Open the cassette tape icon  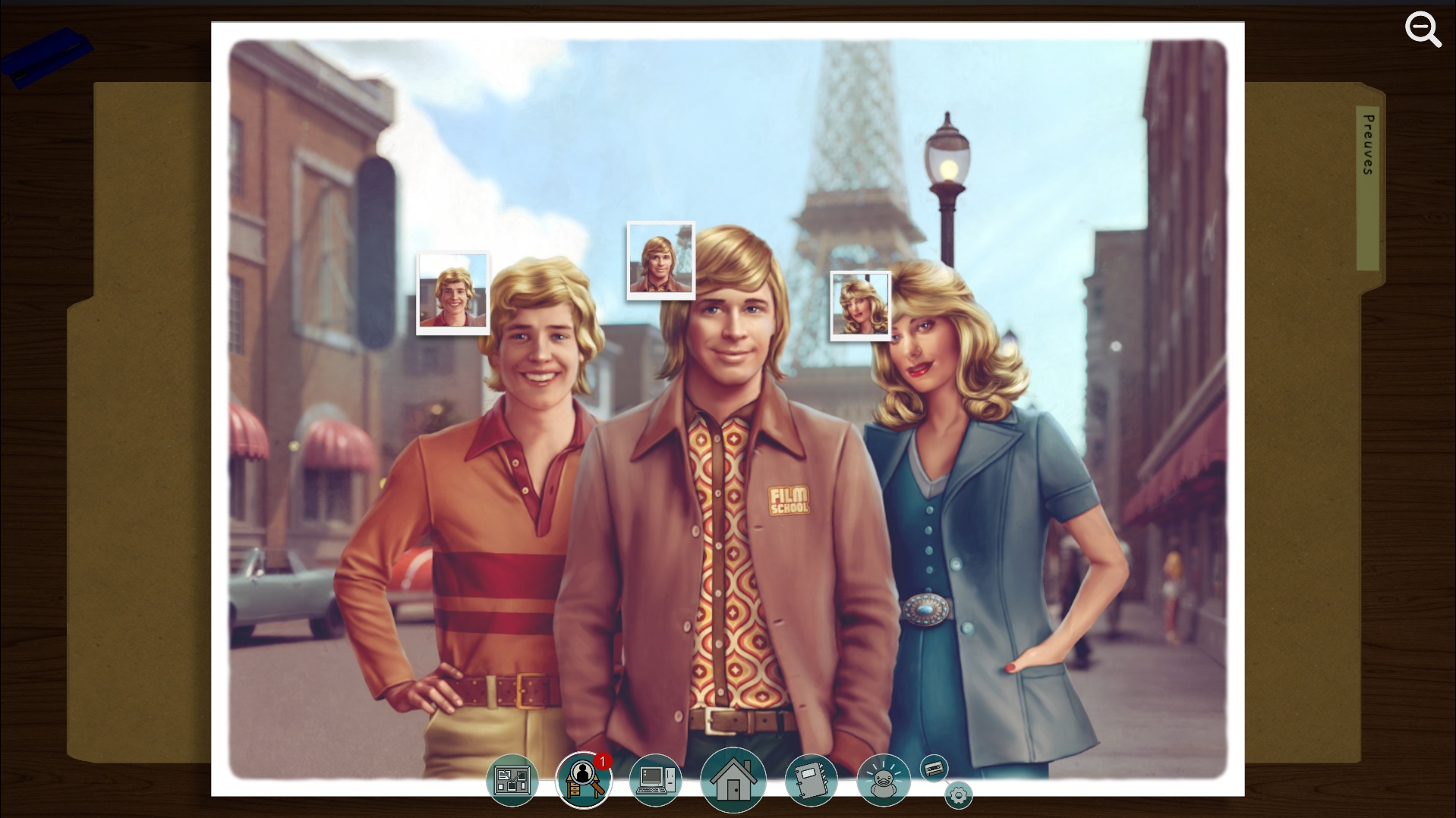click(934, 769)
